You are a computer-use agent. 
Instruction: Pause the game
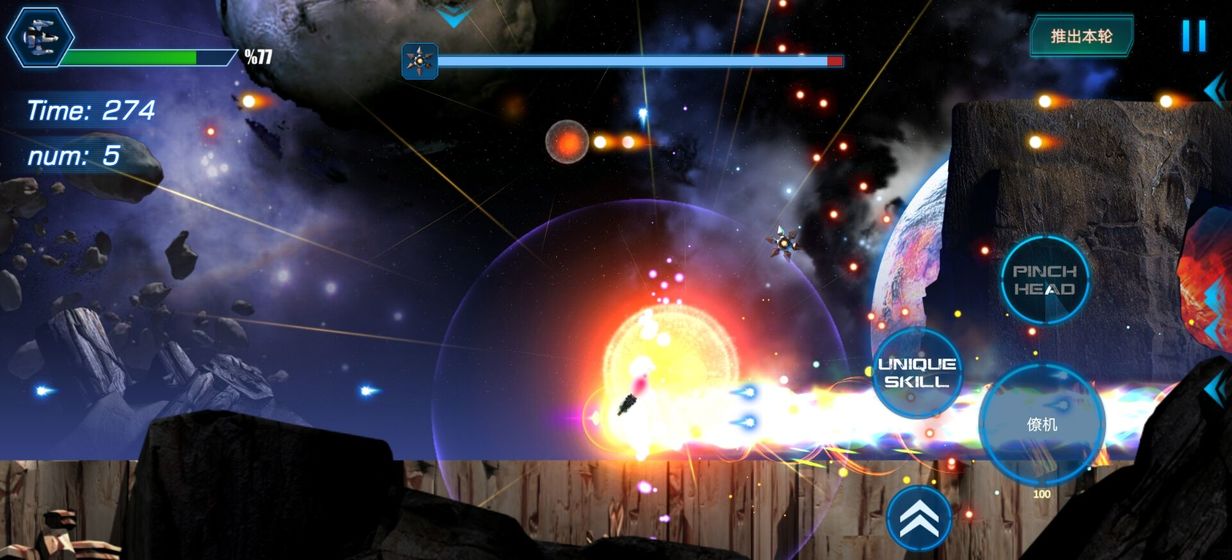(x=1193, y=36)
